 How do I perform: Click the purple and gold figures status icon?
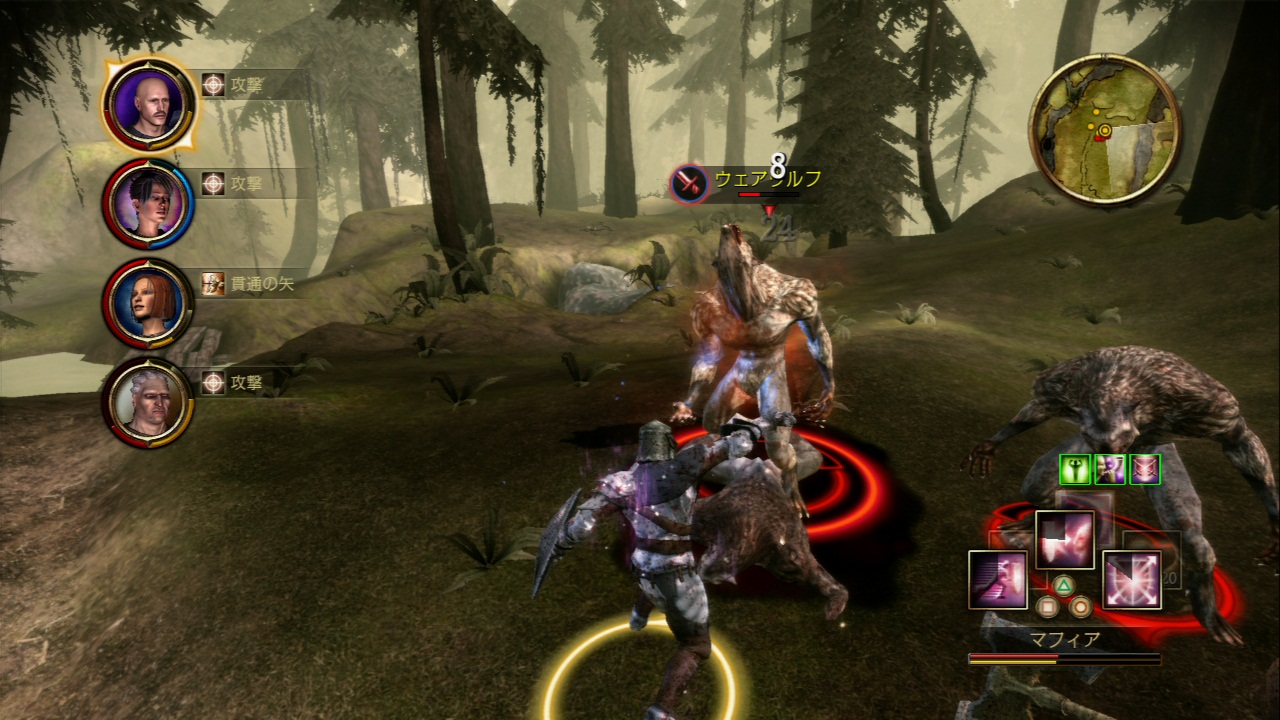point(1110,469)
